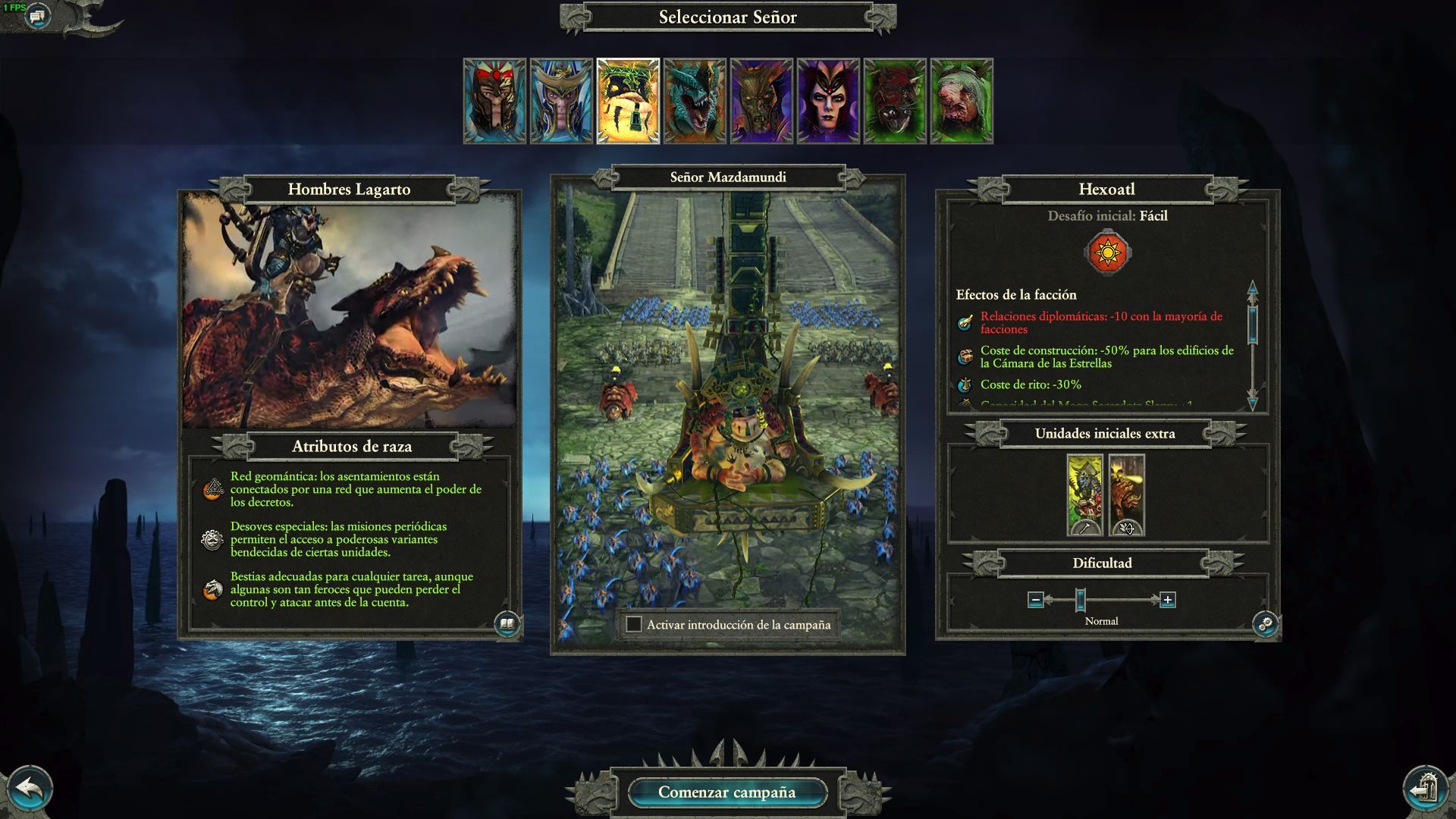The image size is (1456, 819).
Task: Choose the green-hooded skaven lord portrait
Action: point(962,101)
